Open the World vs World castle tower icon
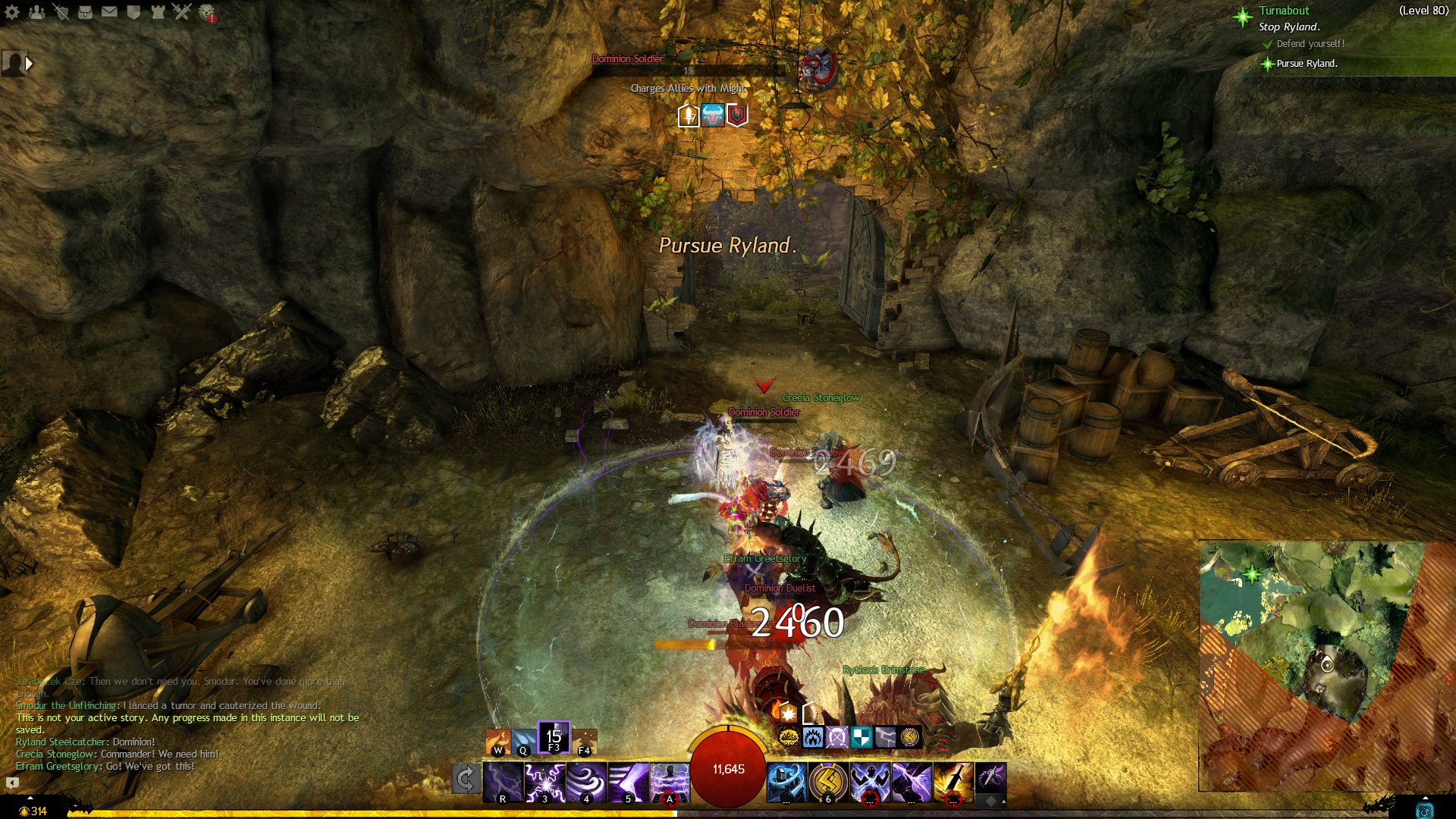 coord(158,12)
